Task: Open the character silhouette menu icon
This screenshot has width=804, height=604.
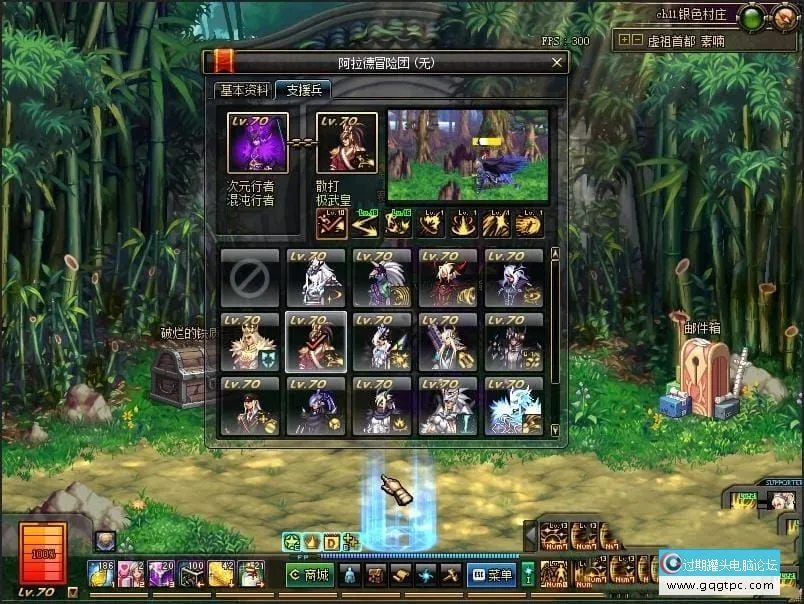Action: 350,575
